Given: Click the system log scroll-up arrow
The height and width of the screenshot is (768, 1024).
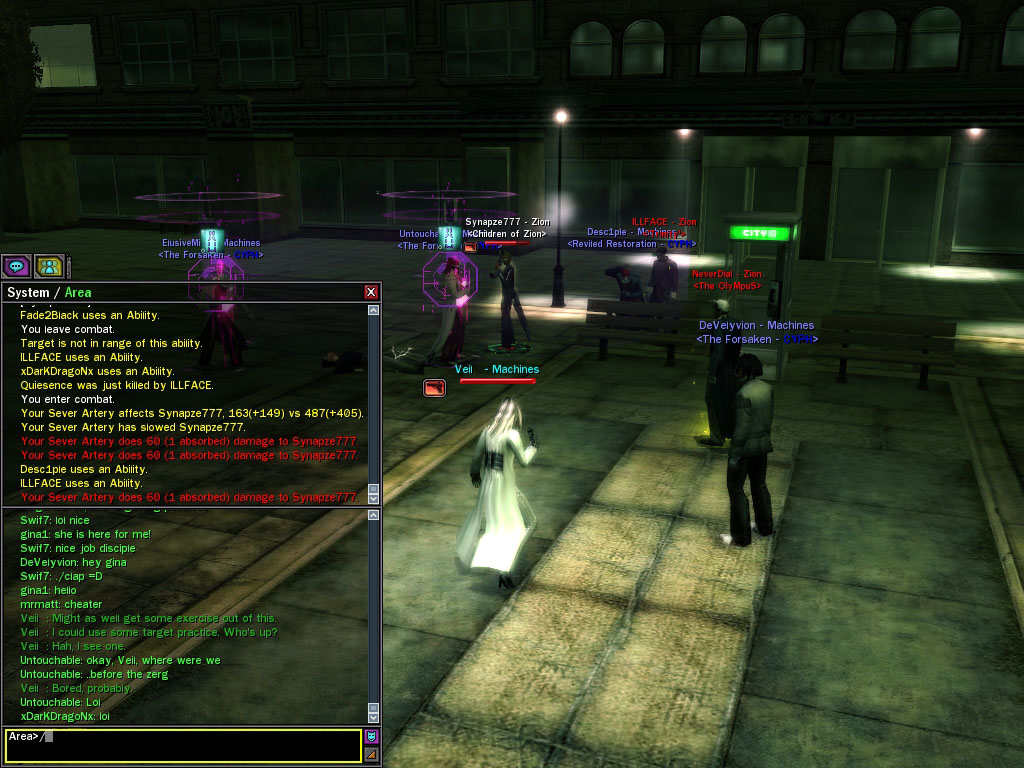Looking at the screenshot, I should point(374,311).
